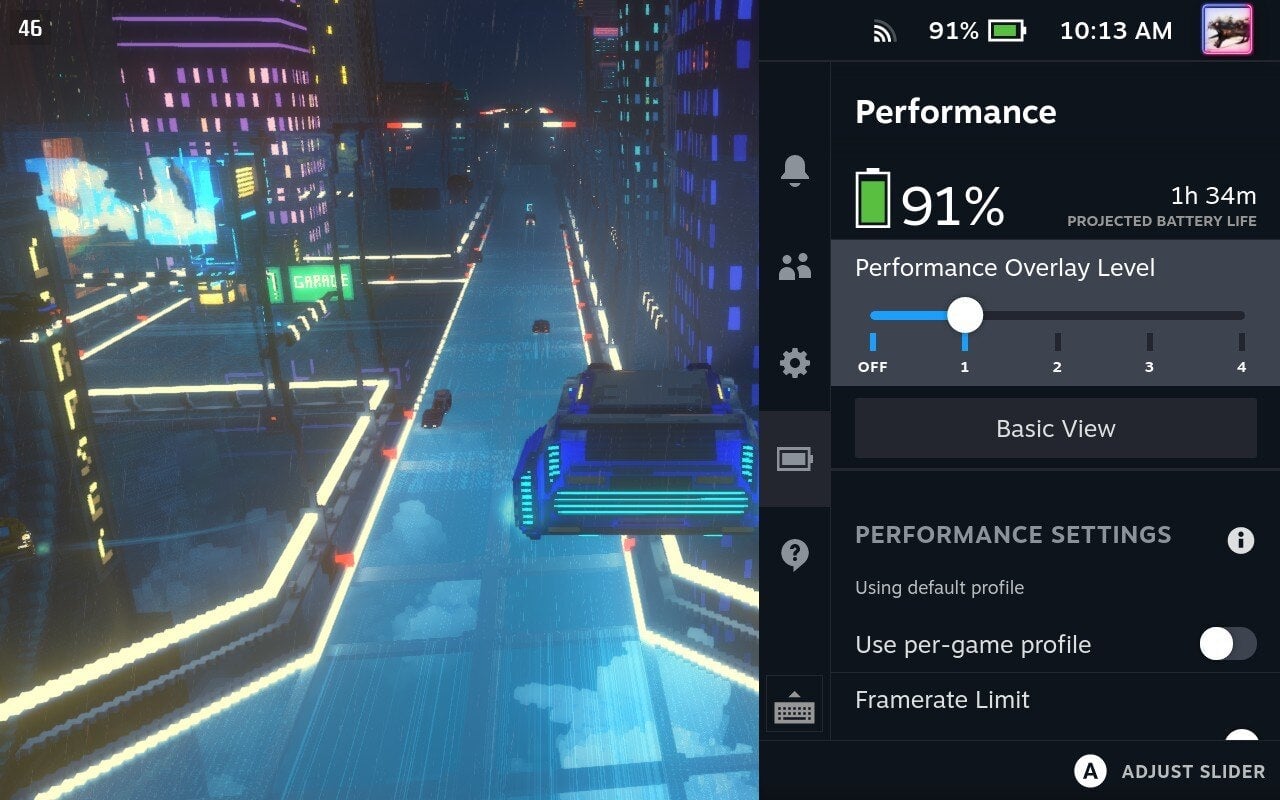Open the friends list icon
1280x800 pixels.
click(x=794, y=266)
